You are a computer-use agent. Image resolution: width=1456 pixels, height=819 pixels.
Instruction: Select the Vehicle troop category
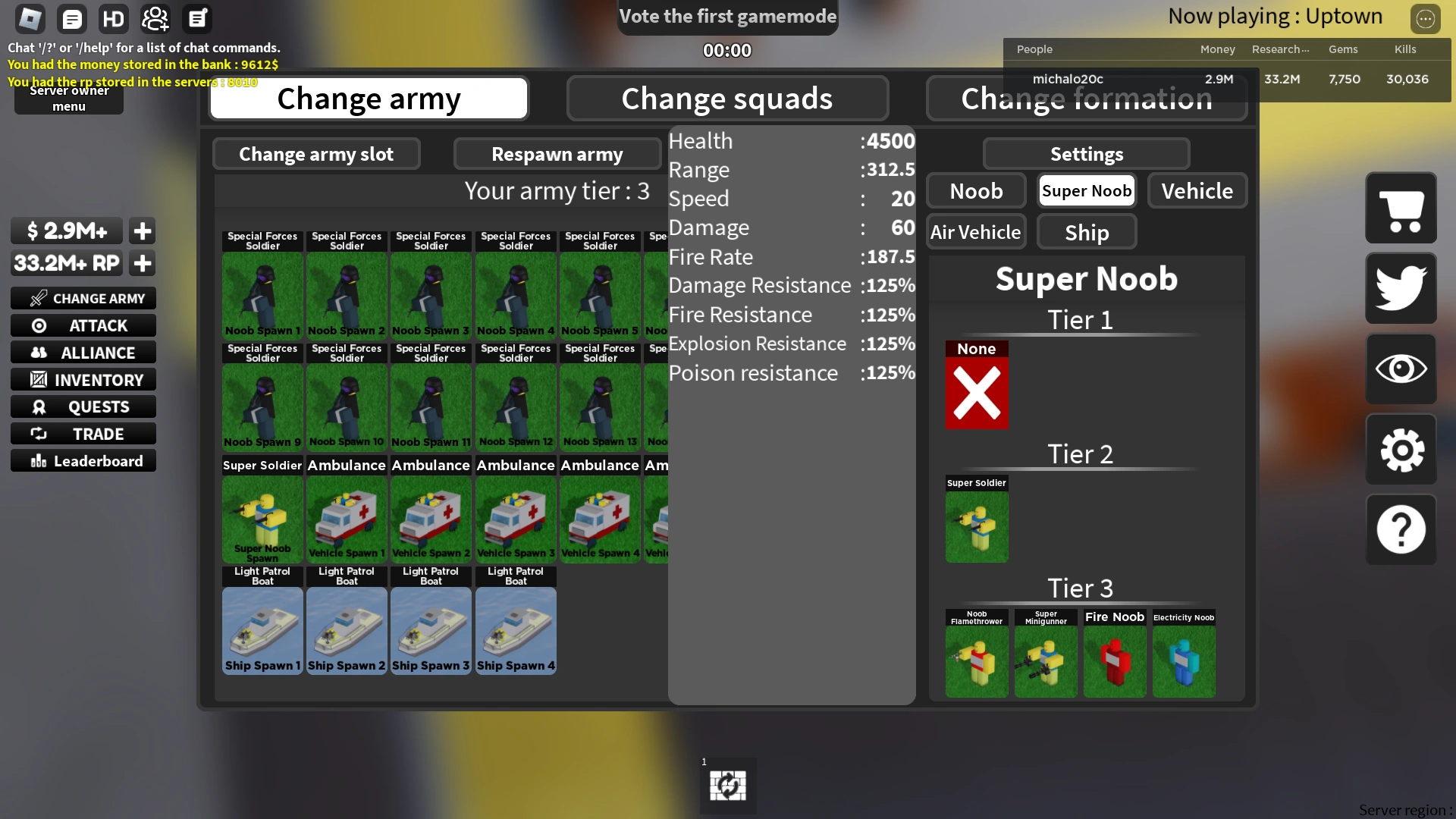1197,190
